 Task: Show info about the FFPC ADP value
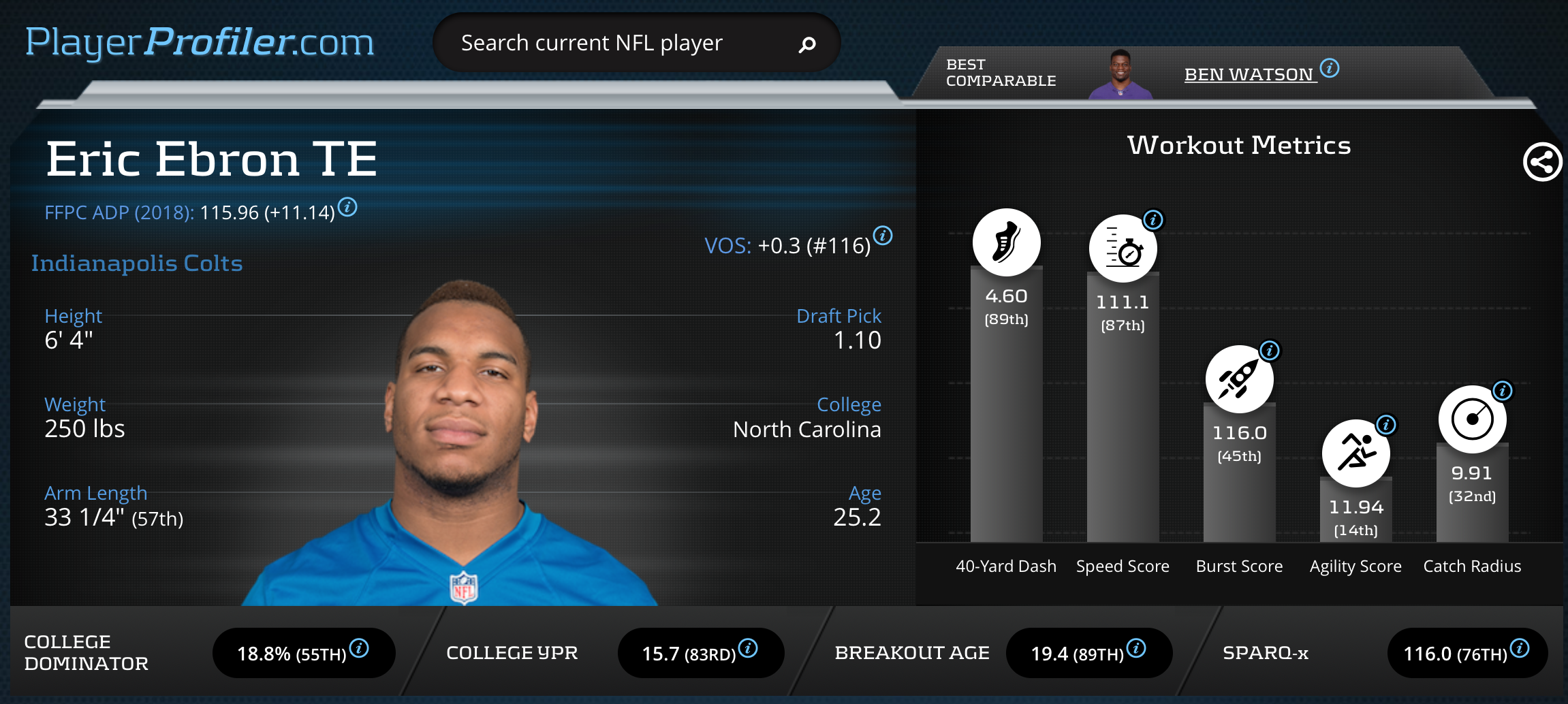[x=347, y=206]
